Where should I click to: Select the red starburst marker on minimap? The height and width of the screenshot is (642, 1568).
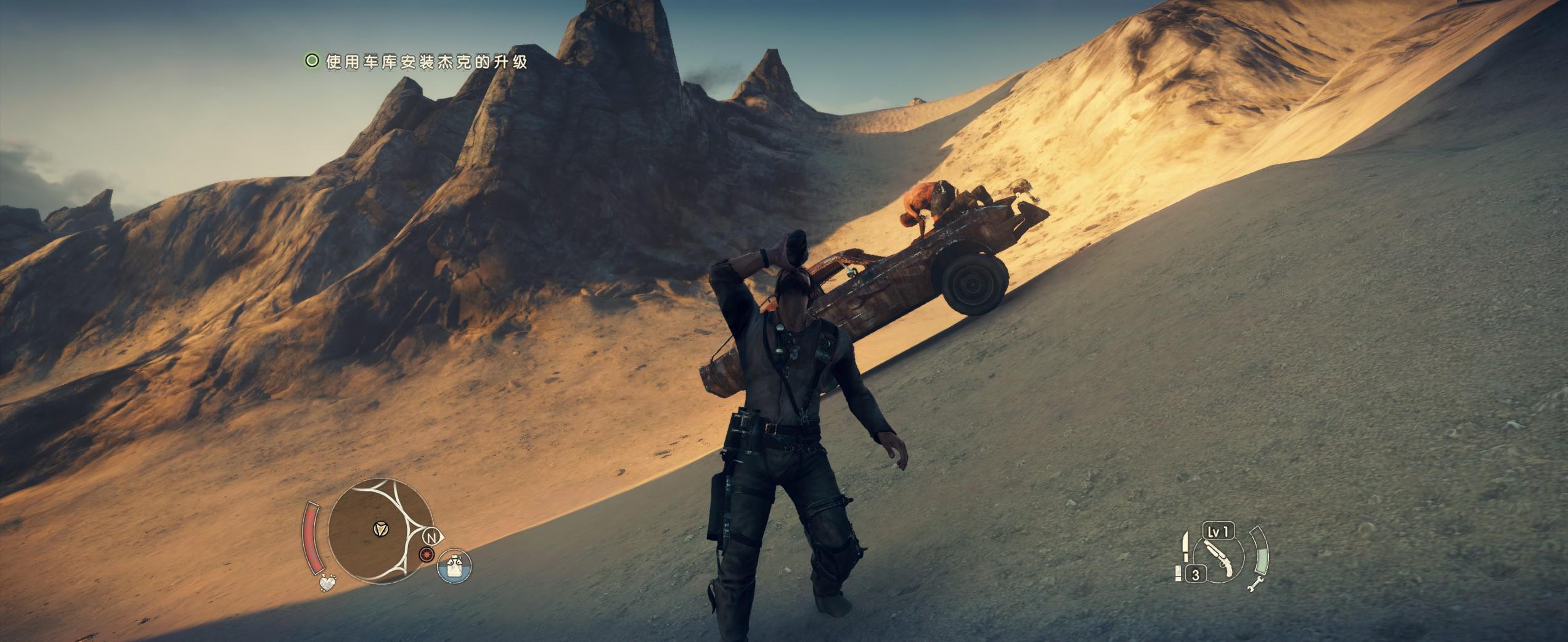point(425,556)
